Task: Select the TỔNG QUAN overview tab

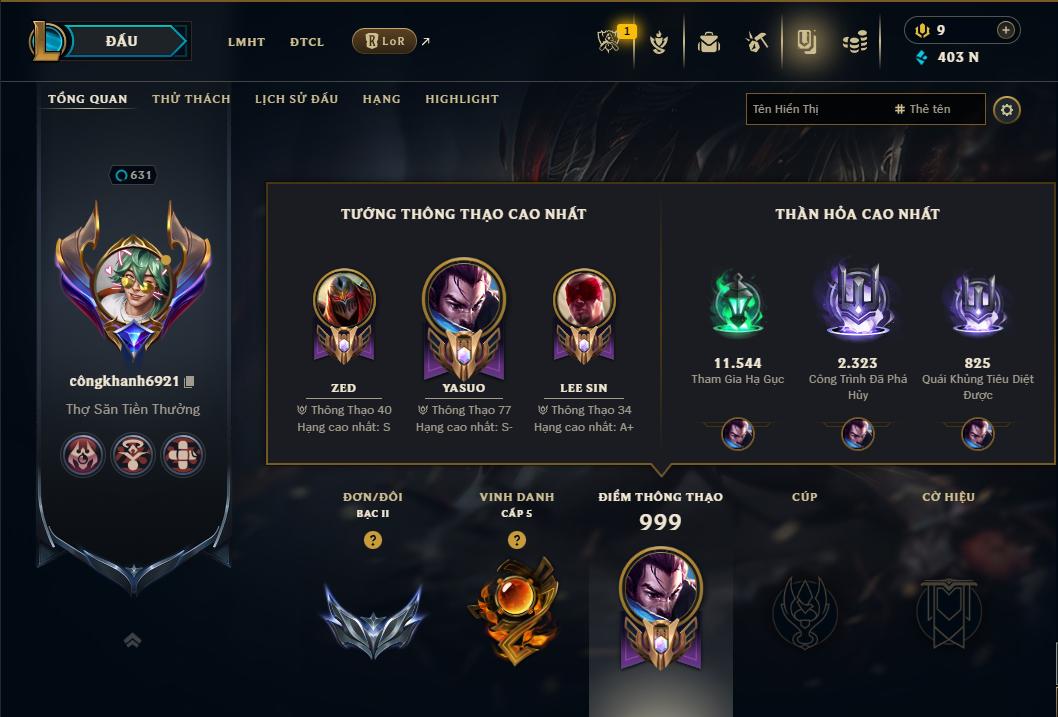Action: click(88, 99)
